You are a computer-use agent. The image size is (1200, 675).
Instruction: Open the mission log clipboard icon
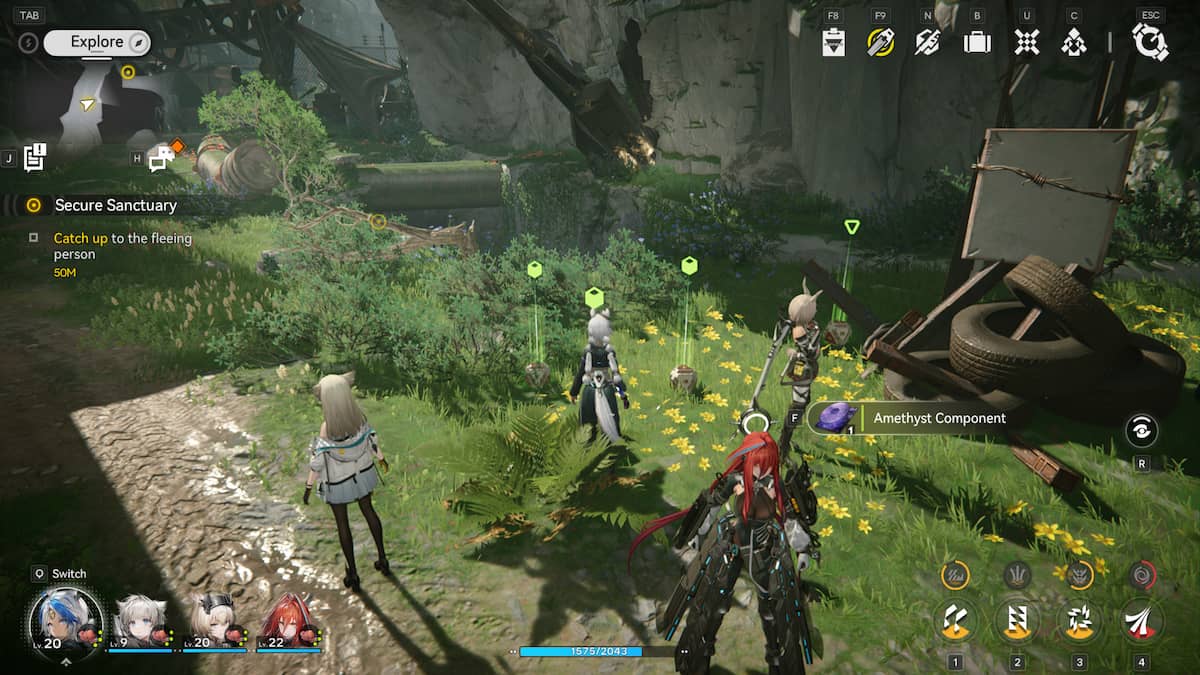[x=36, y=156]
